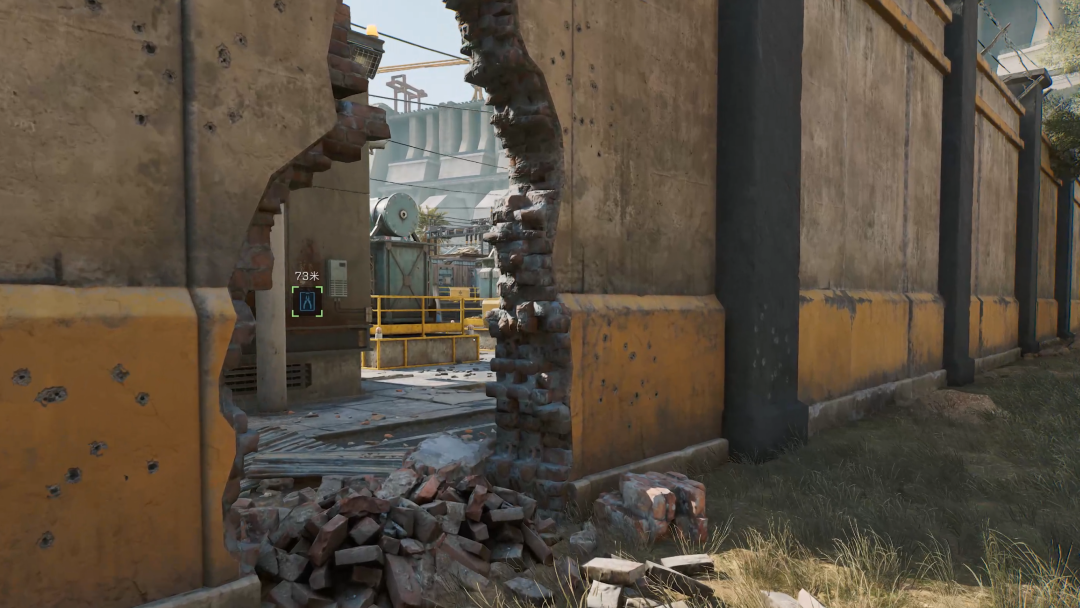This screenshot has width=1080, height=608.
Task: Select the objective A waypoint marker
Action: tap(307, 301)
